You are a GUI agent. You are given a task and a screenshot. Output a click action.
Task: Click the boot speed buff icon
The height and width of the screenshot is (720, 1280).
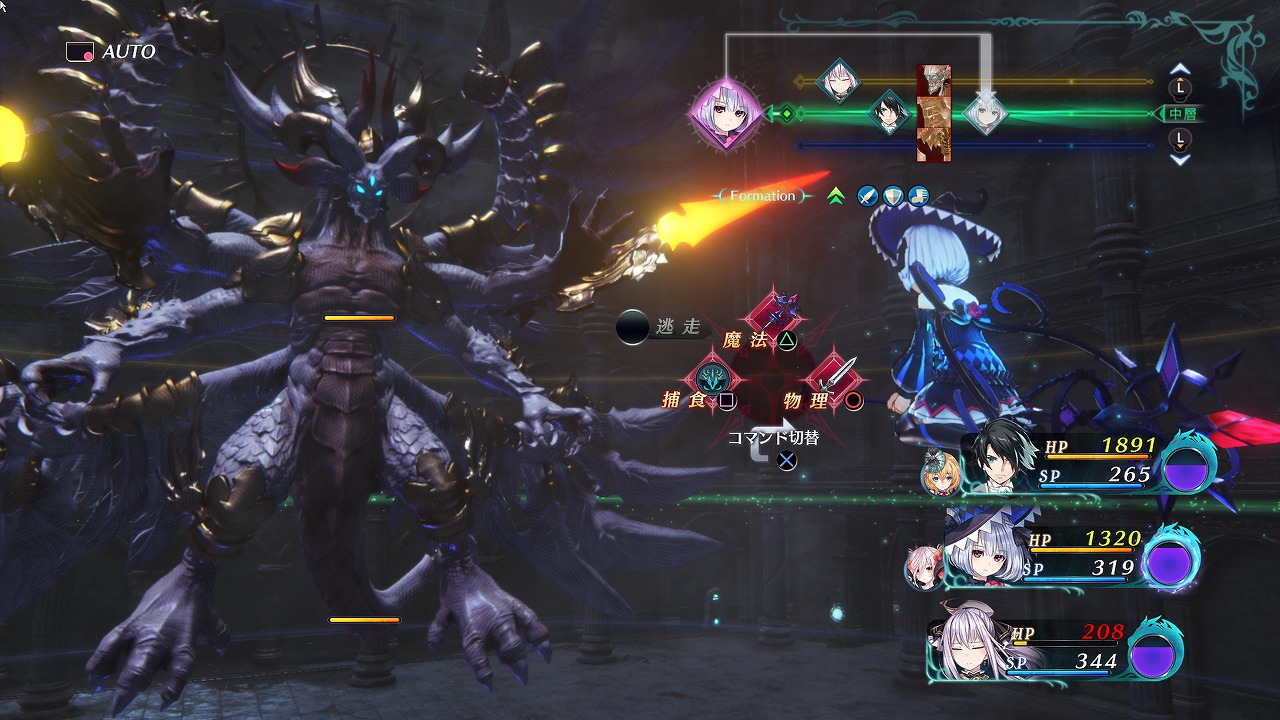pyautogui.click(x=918, y=196)
